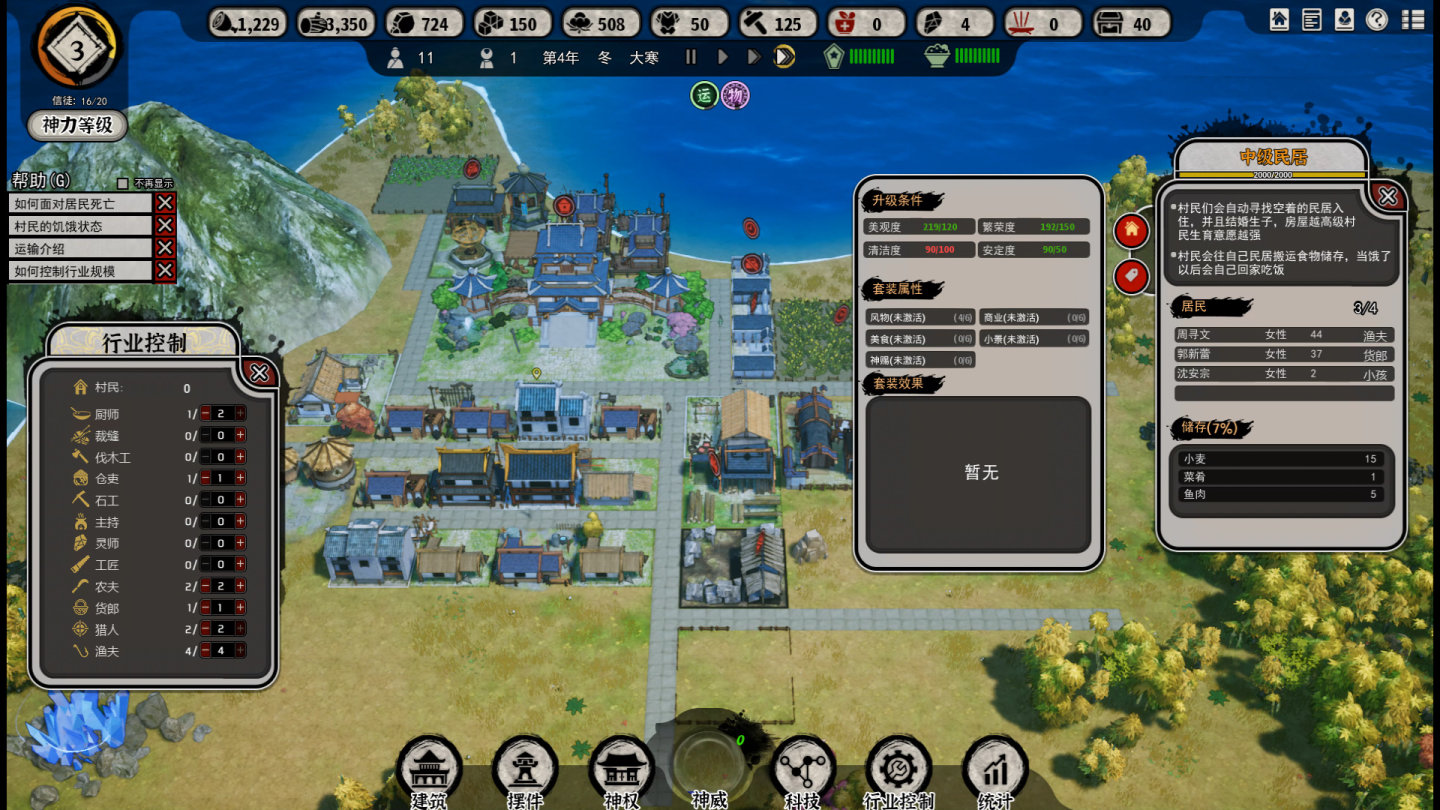Open the 统计 statistics screen
The image size is (1440, 810).
(995, 769)
